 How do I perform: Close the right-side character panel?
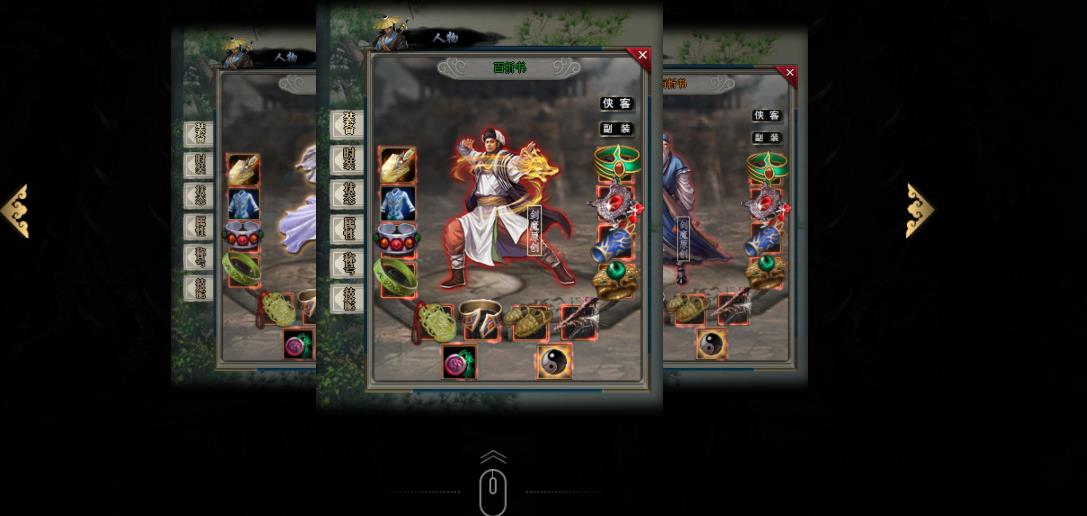click(x=789, y=73)
